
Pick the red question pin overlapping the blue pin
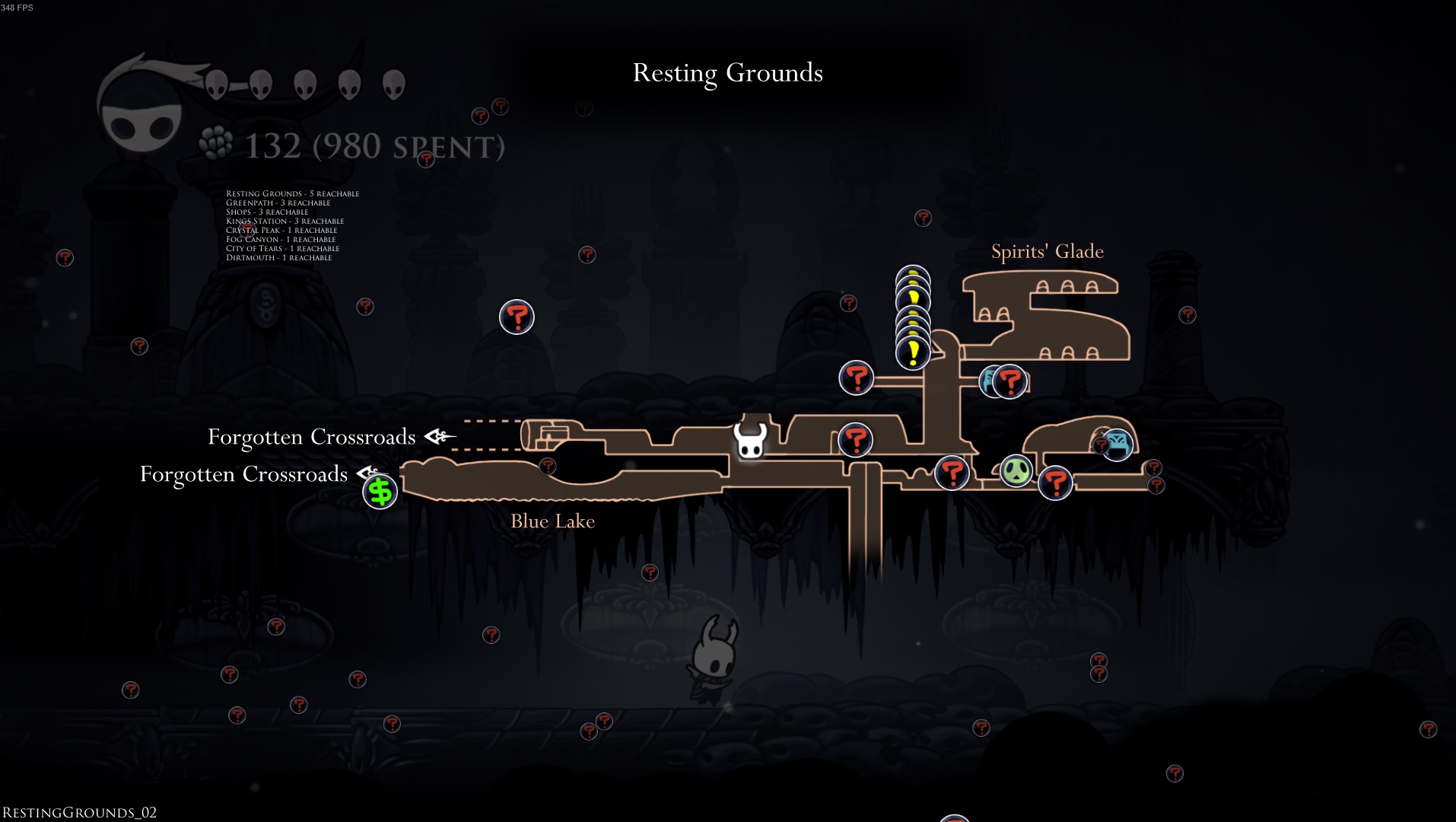click(x=1010, y=381)
